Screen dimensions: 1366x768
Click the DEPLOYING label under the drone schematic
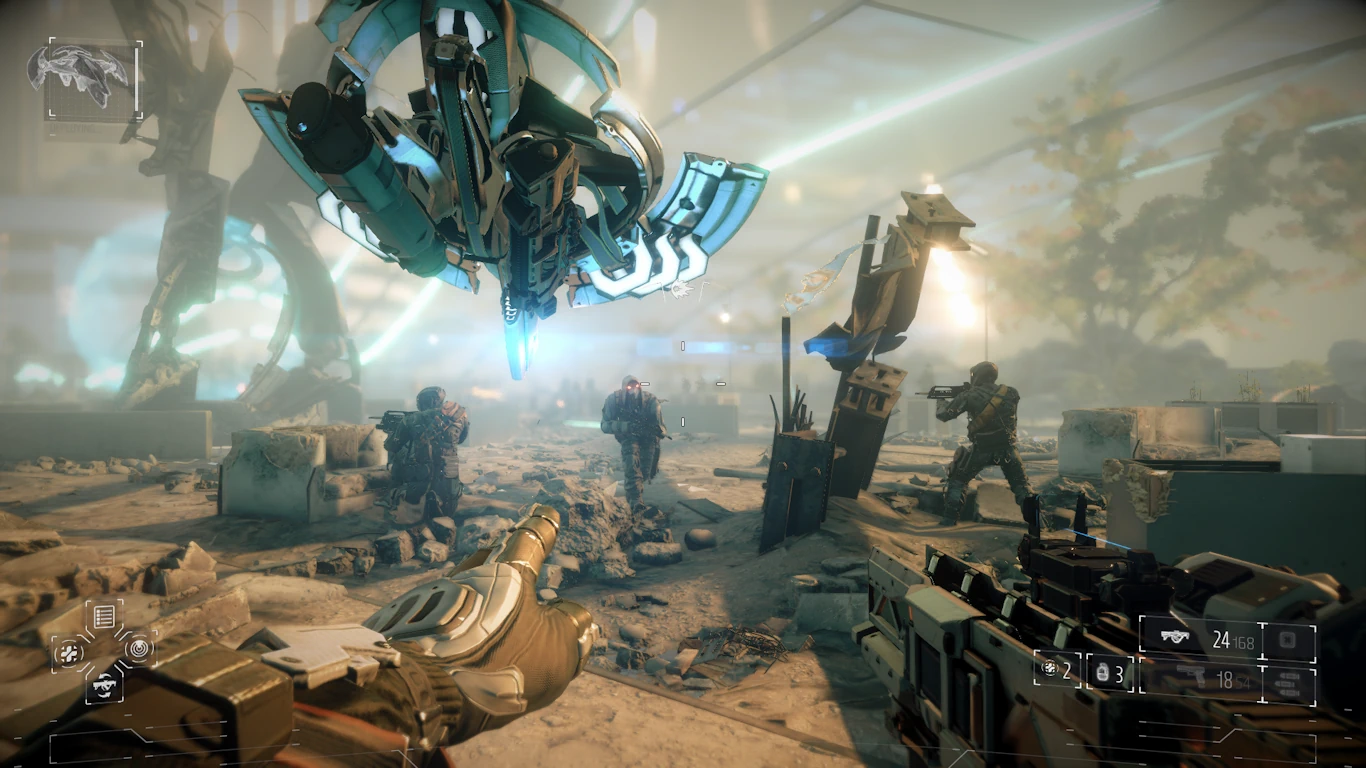pyautogui.click(x=73, y=128)
